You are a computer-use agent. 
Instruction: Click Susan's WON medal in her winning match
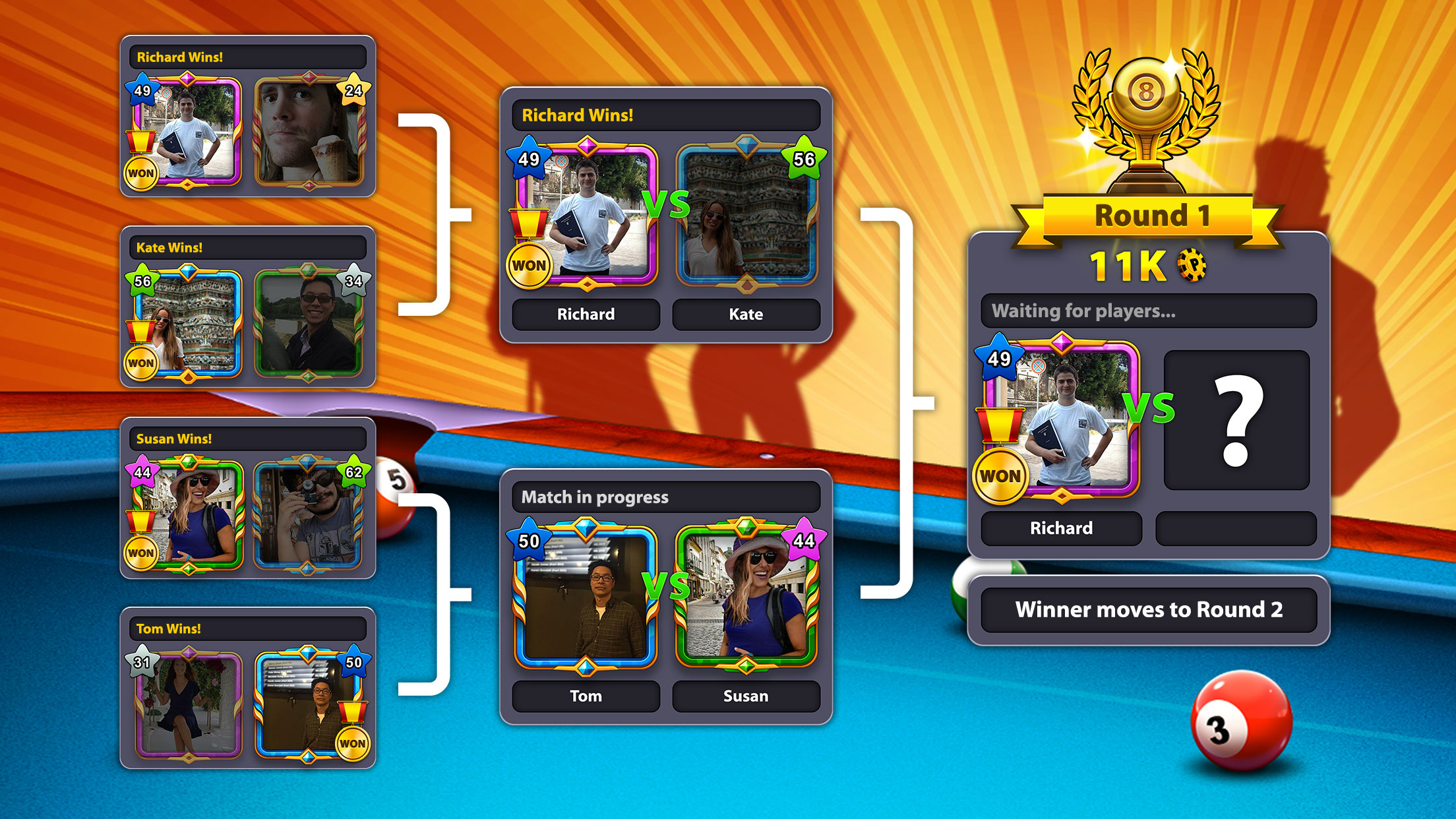[x=141, y=553]
